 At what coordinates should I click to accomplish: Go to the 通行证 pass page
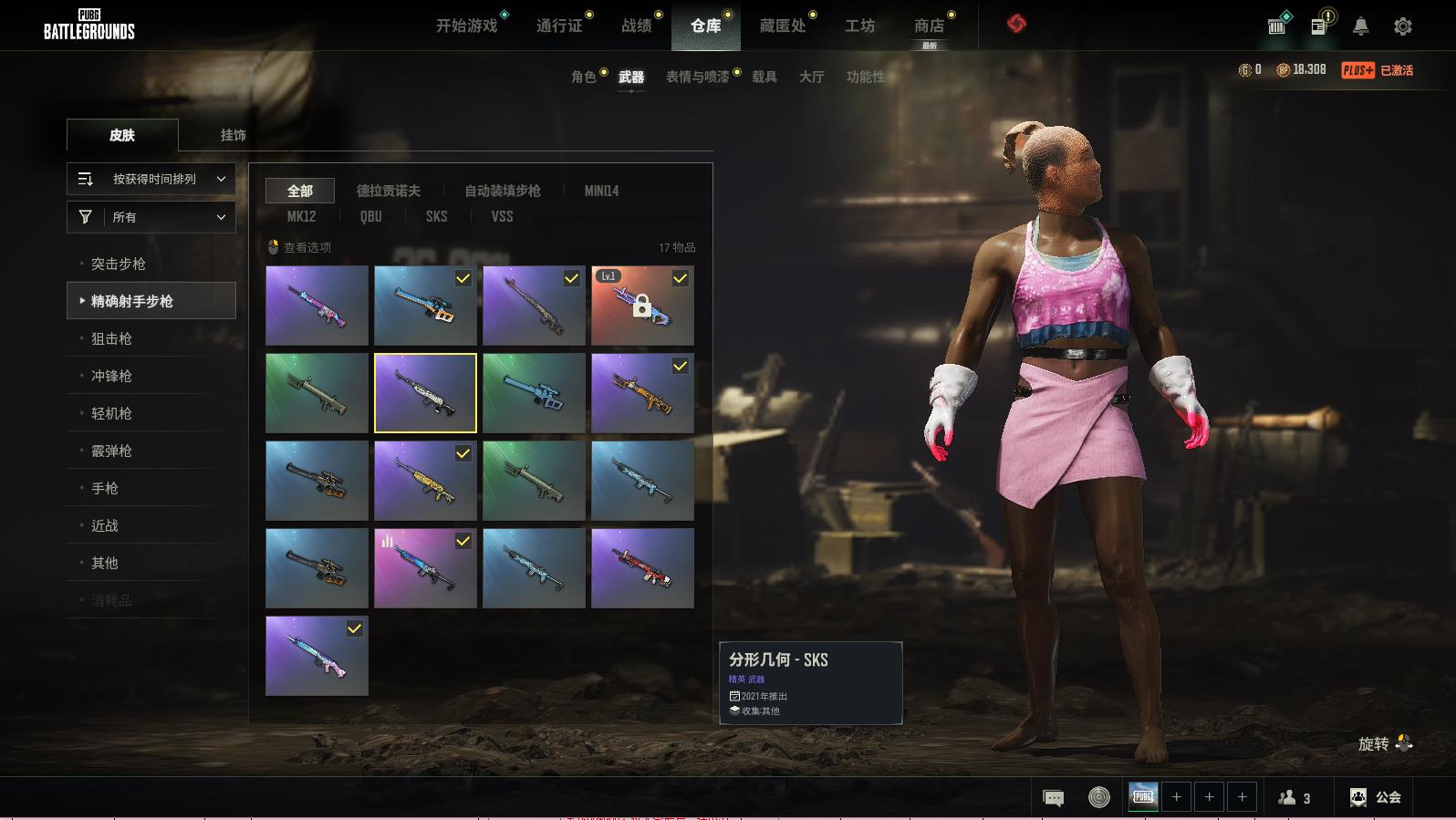click(558, 26)
